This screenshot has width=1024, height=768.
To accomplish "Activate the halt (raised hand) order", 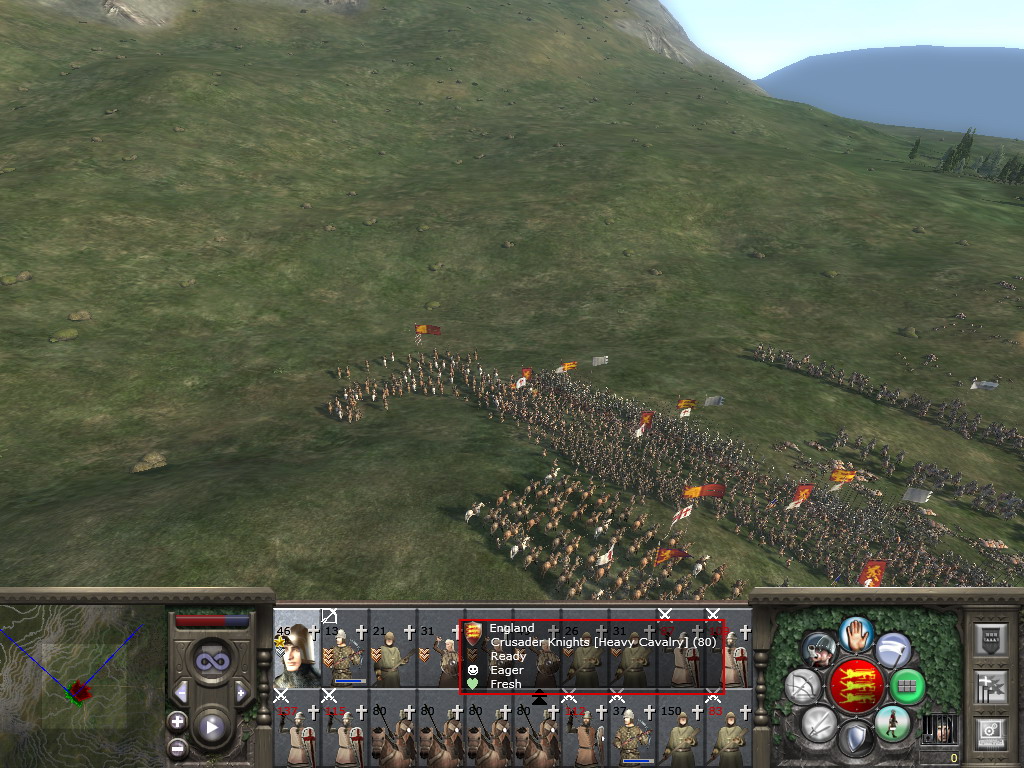I will [x=857, y=633].
